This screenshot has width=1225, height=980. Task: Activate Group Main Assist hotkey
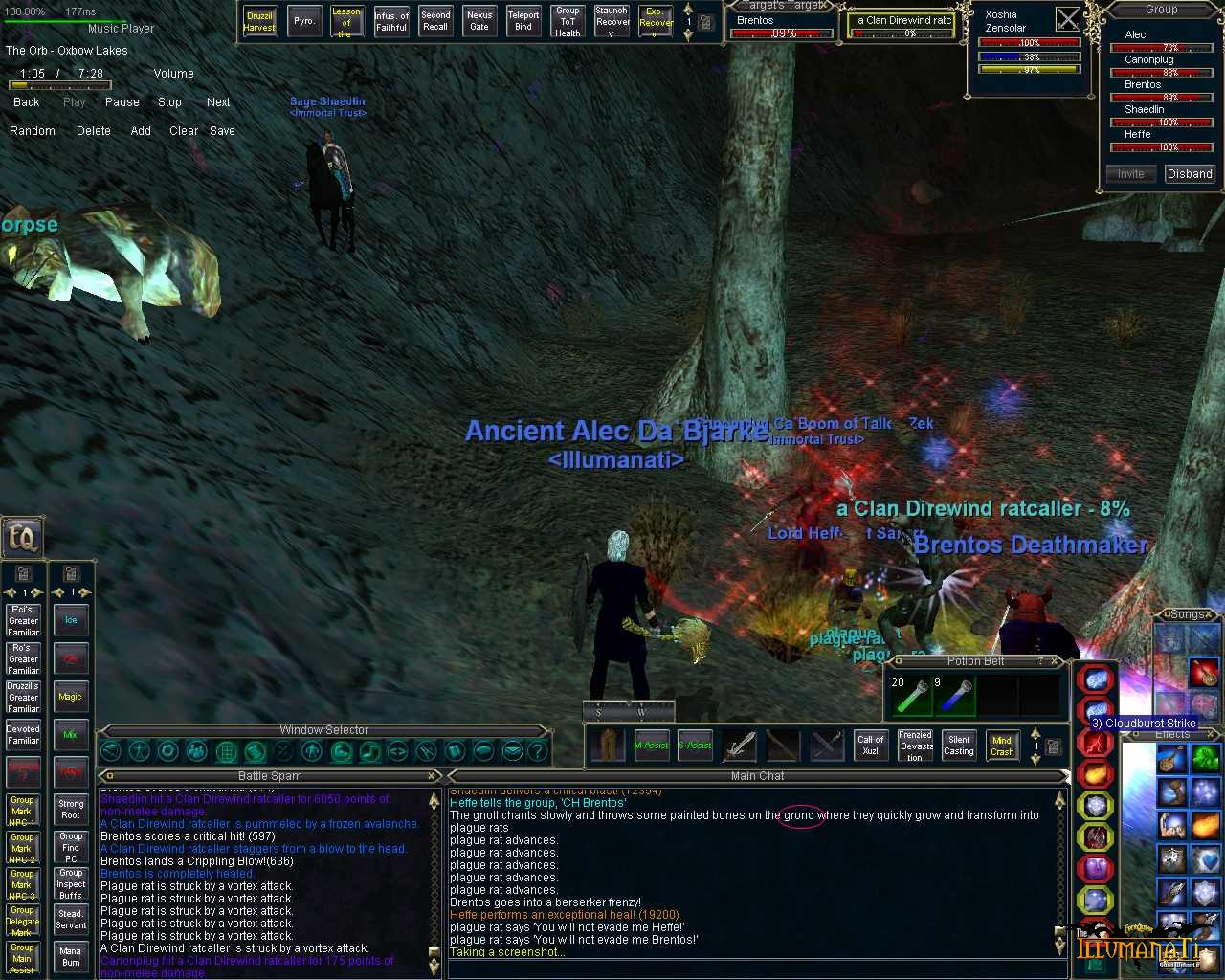[22, 958]
